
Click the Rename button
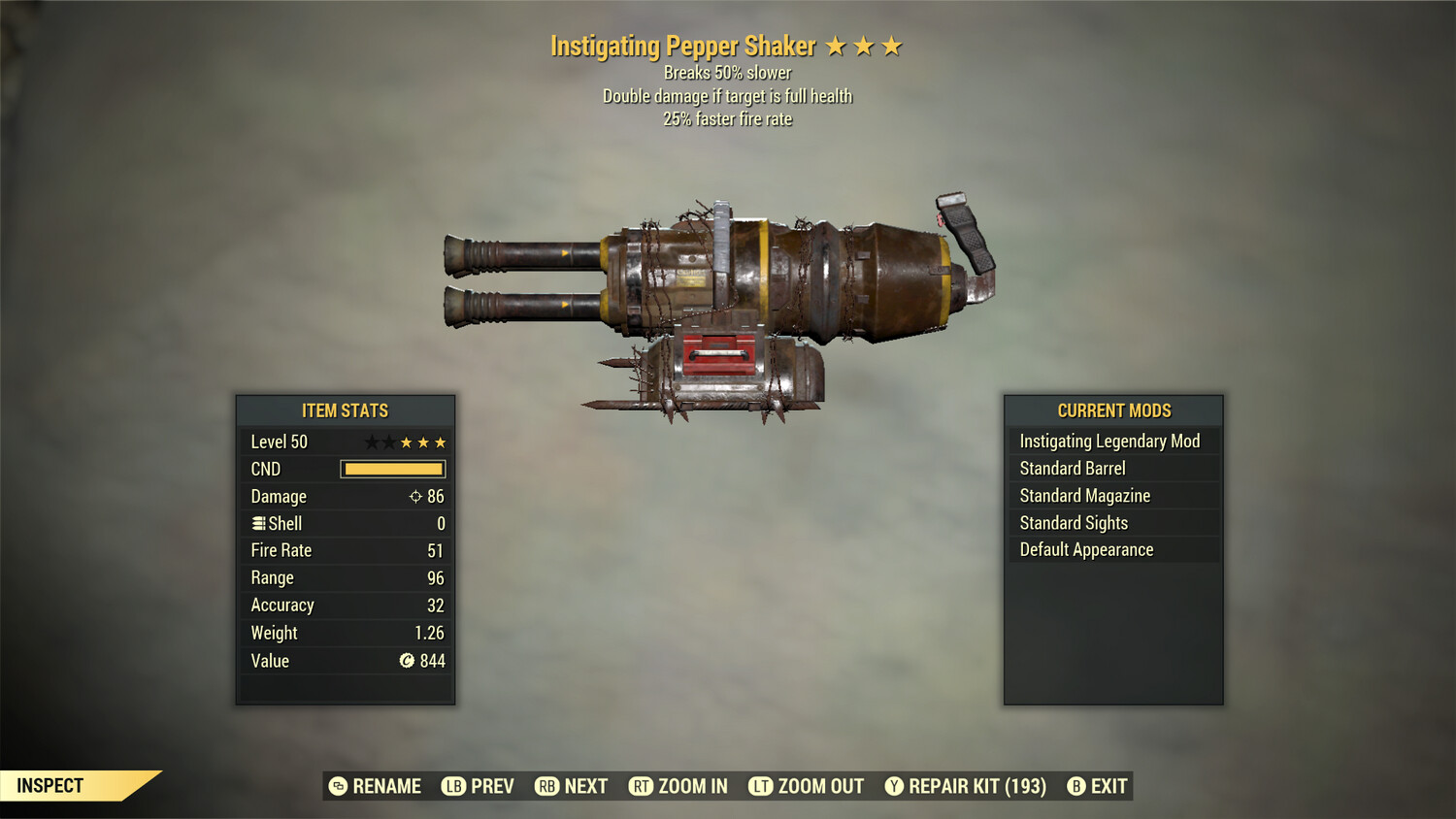pos(376,786)
